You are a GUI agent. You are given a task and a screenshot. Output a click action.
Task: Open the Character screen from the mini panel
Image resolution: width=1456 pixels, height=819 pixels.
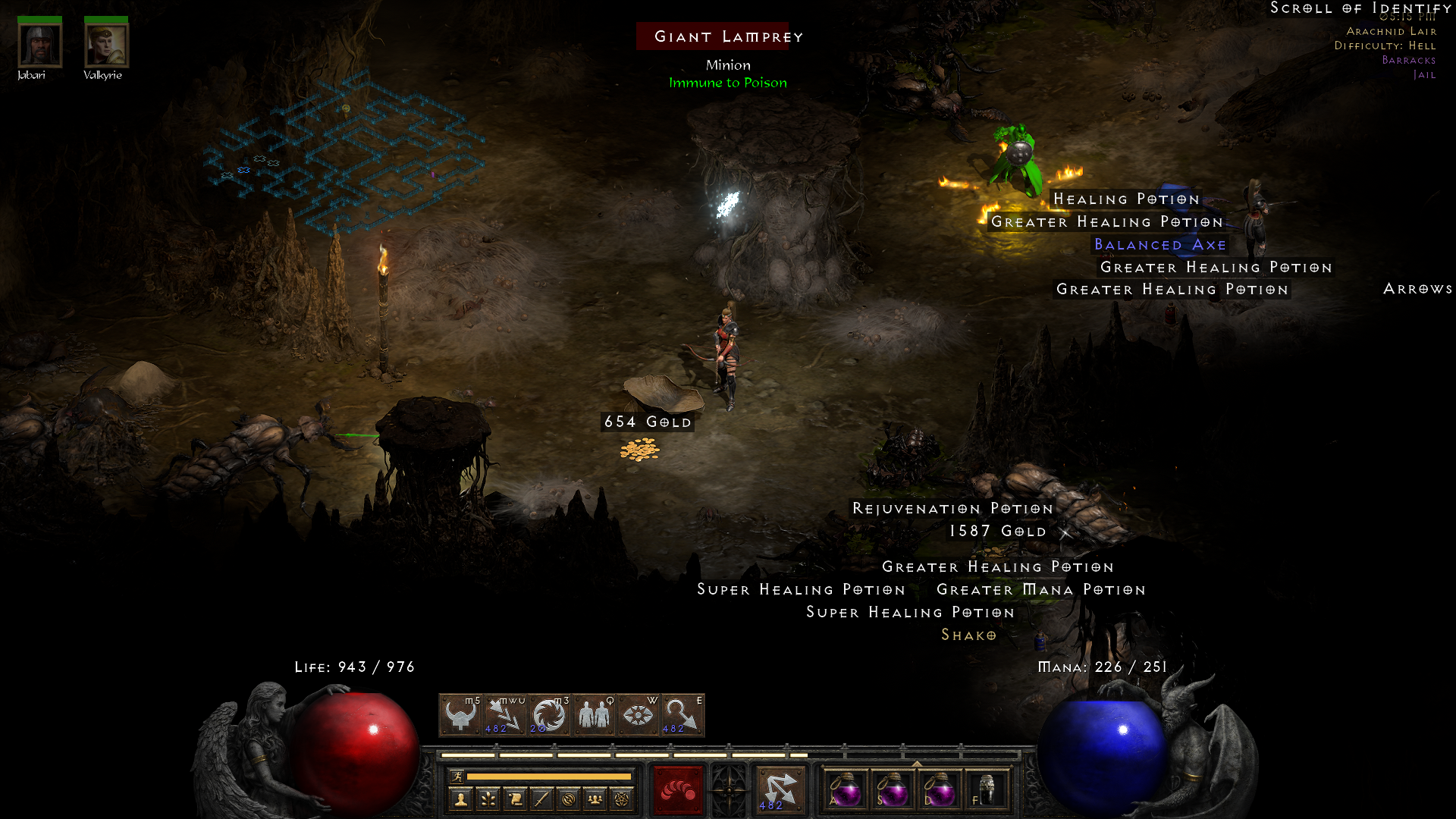coord(461,800)
